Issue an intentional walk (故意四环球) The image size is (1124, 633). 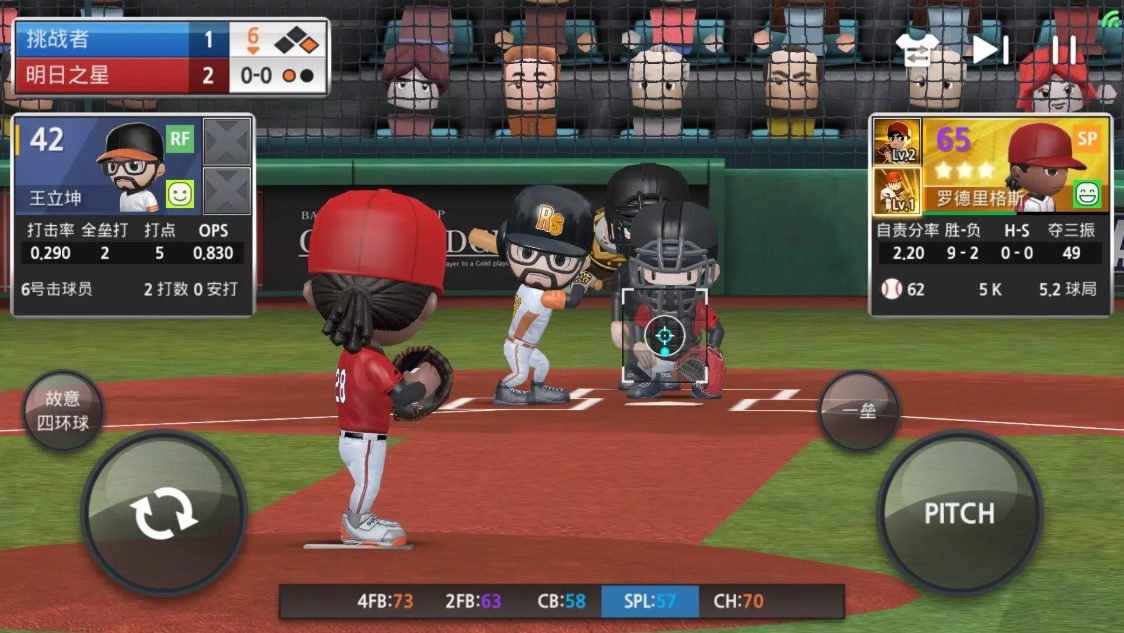[65, 410]
